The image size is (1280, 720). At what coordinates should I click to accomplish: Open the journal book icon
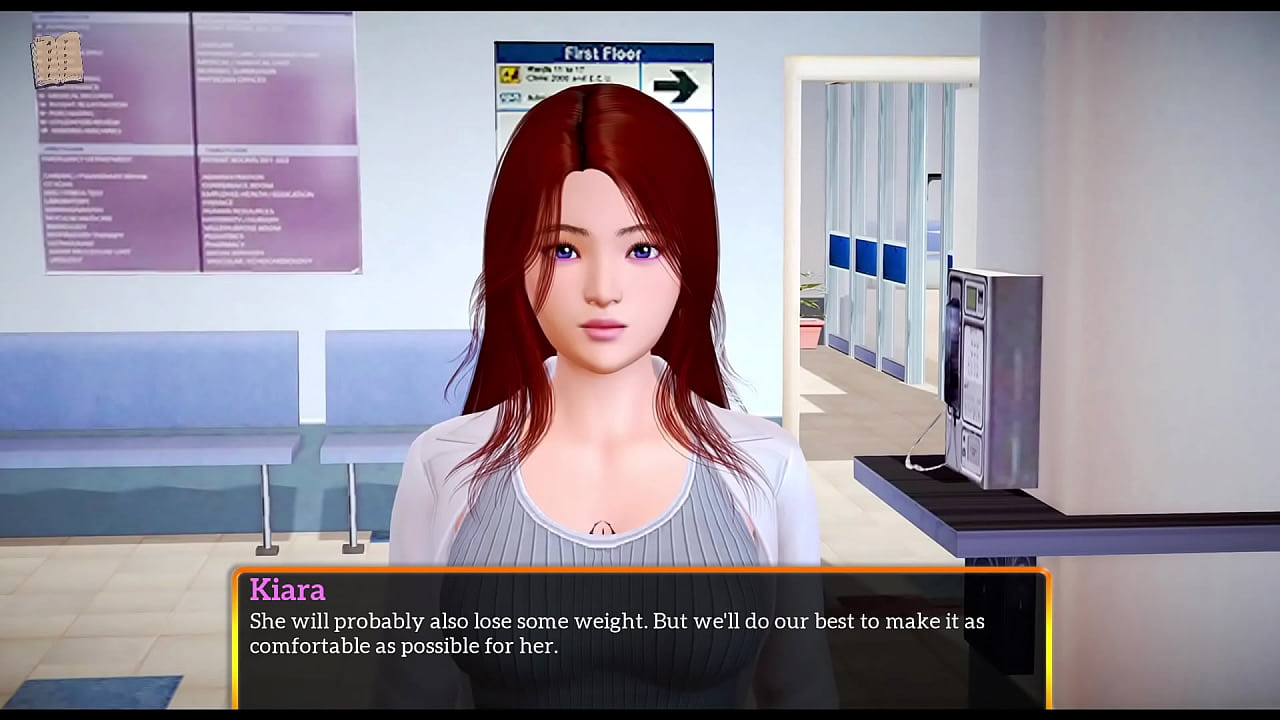[x=57, y=60]
